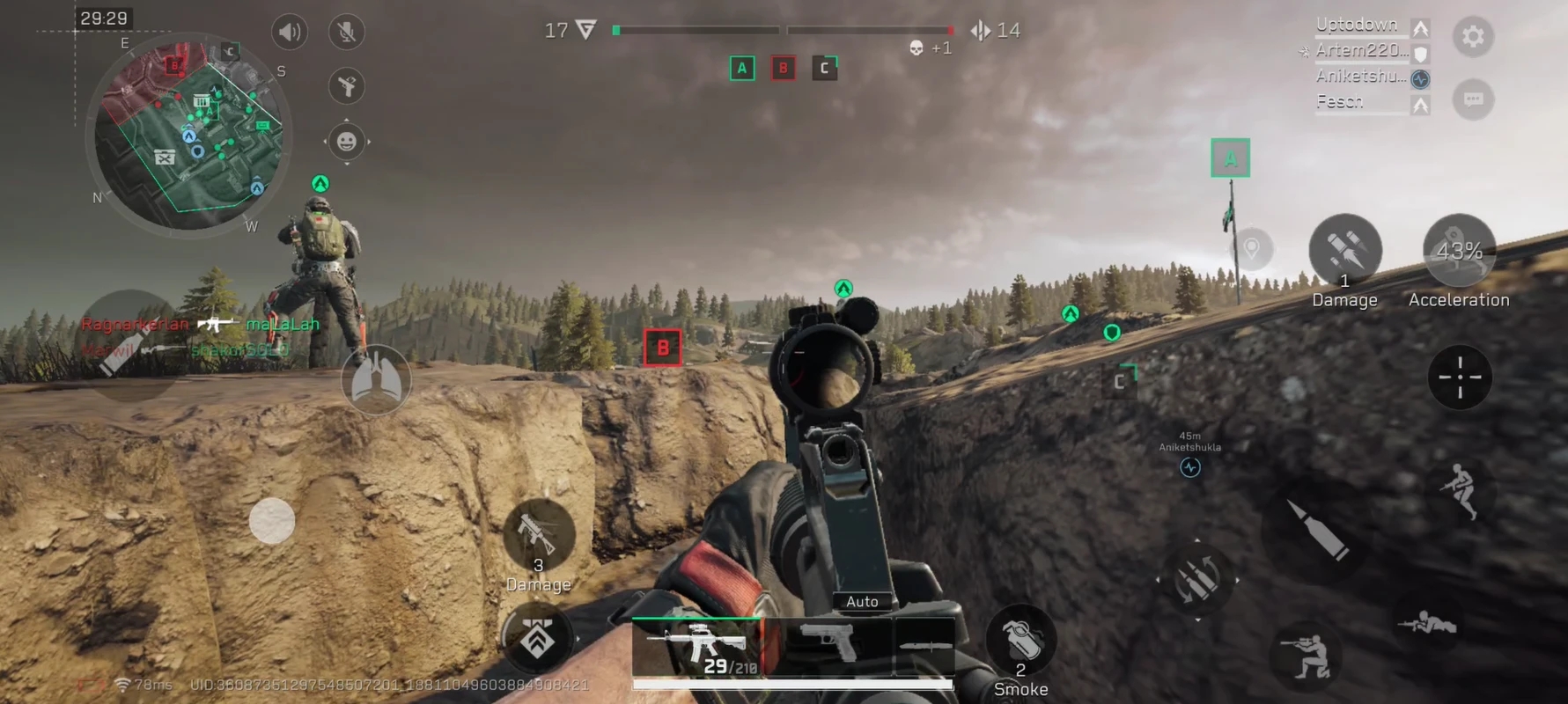Open the chat bubble button
The height and width of the screenshot is (704, 1568).
click(1473, 99)
